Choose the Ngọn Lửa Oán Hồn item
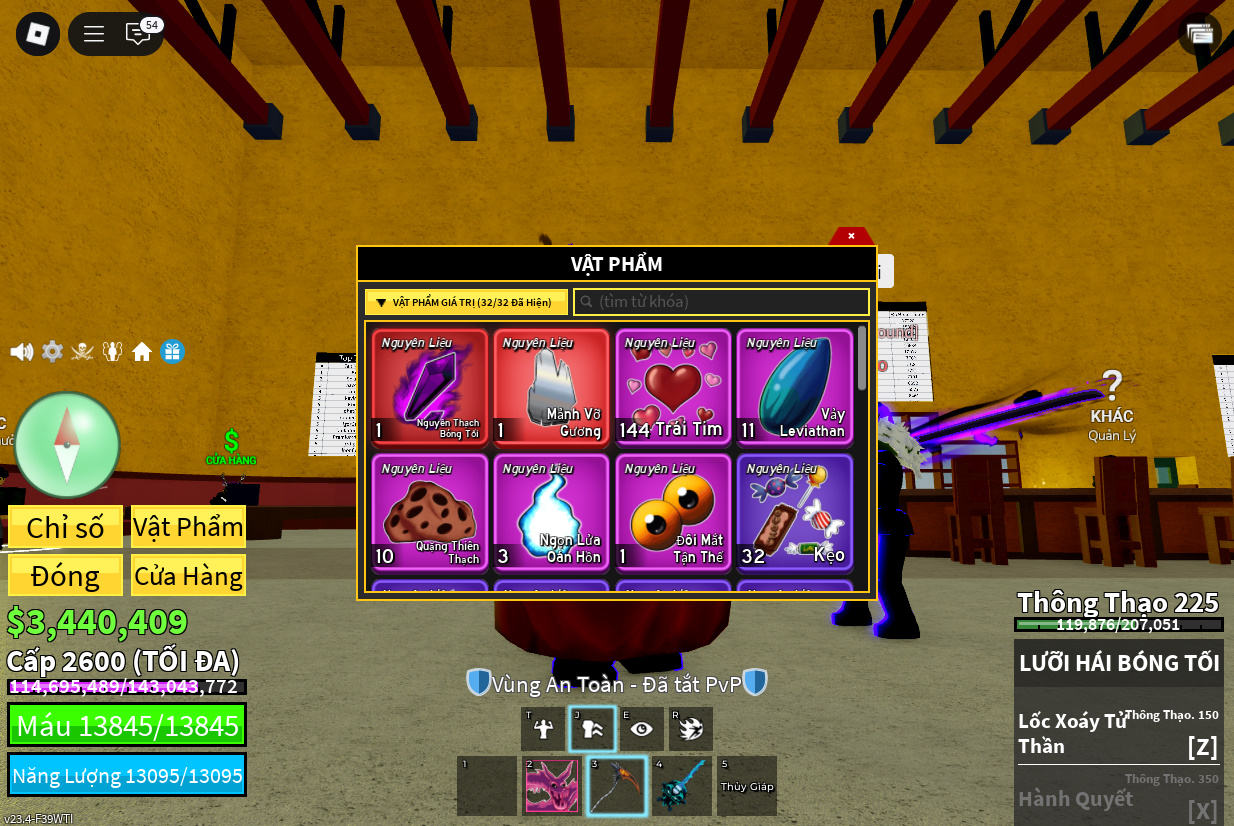The image size is (1234, 826). point(551,512)
